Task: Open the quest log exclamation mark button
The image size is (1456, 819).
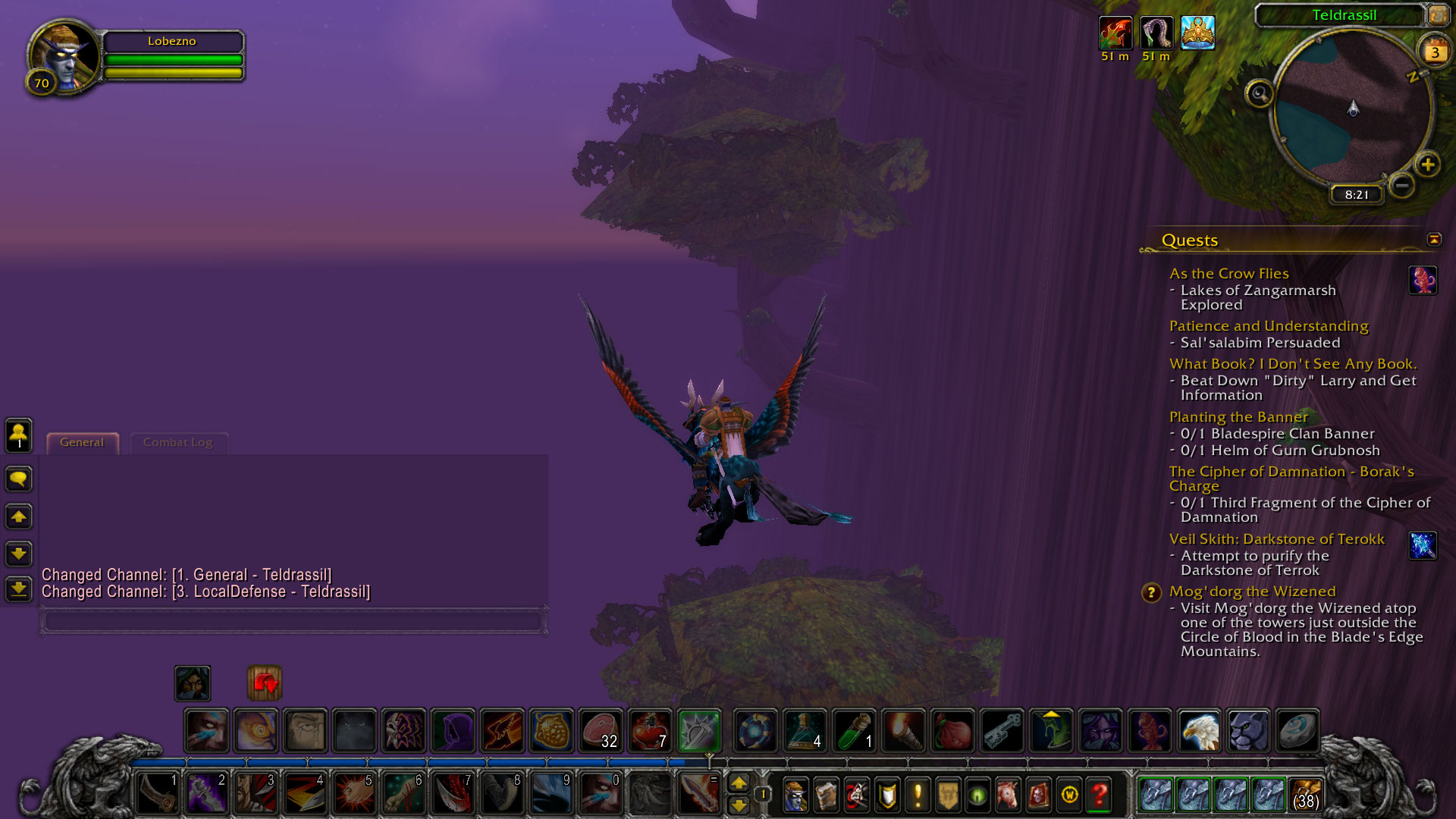Action: click(x=918, y=795)
